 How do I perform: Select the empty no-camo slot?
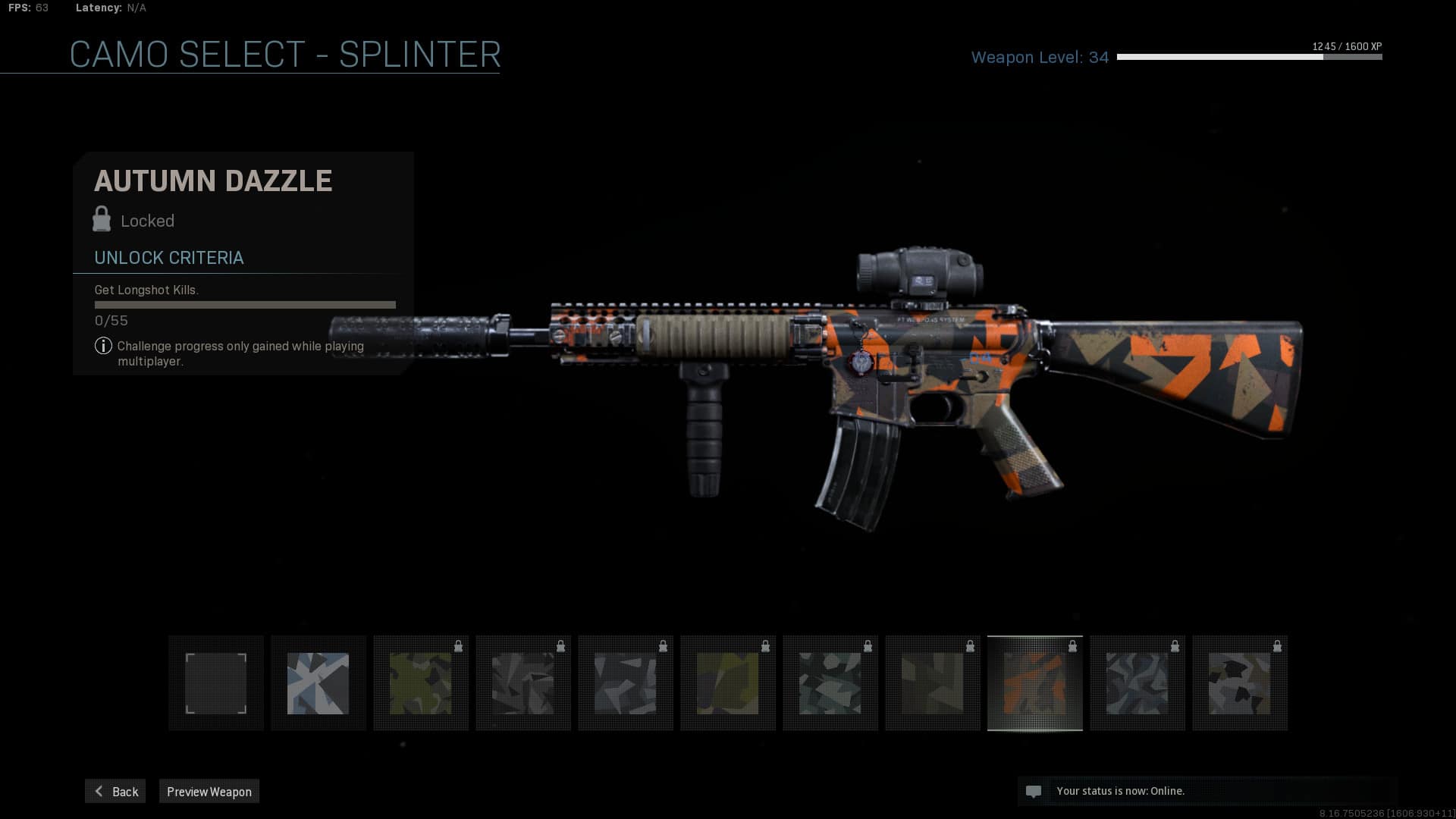[216, 683]
